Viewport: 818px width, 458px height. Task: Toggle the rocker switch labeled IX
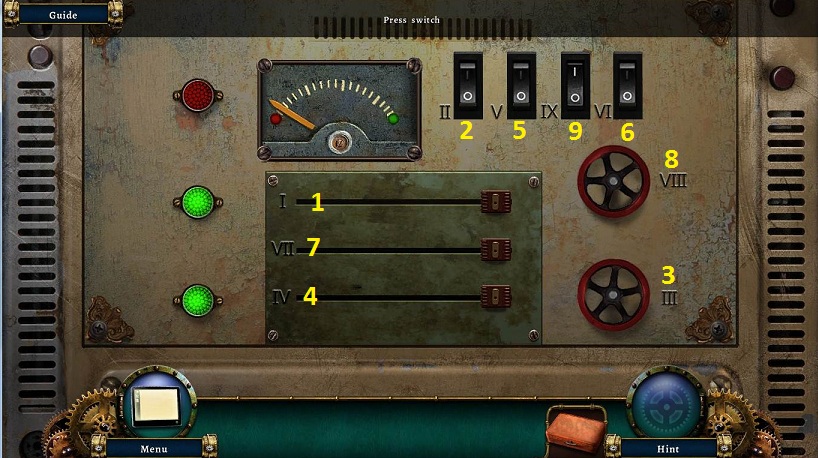tap(575, 86)
